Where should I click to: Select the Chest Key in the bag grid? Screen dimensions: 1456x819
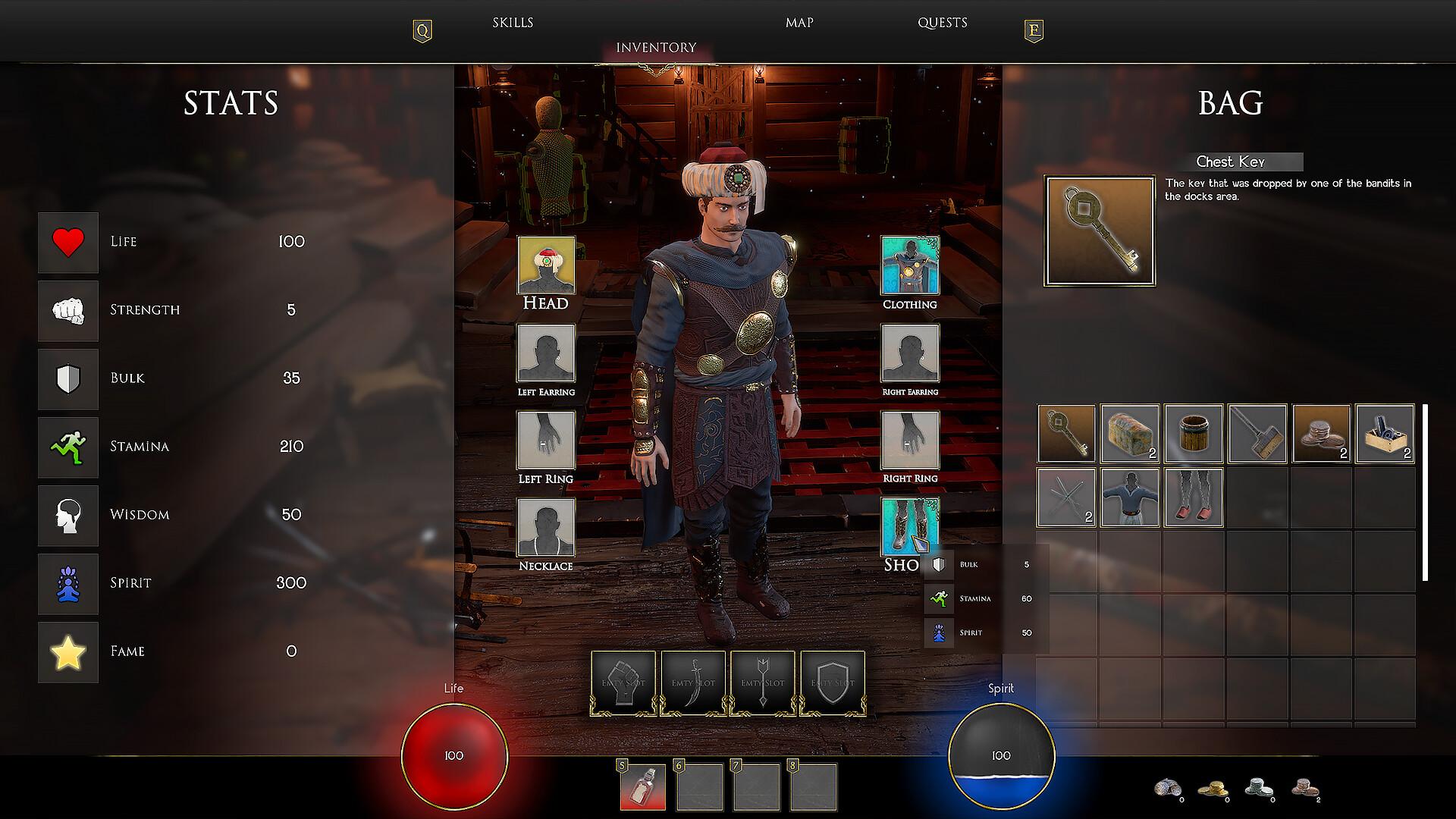tap(1065, 433)
